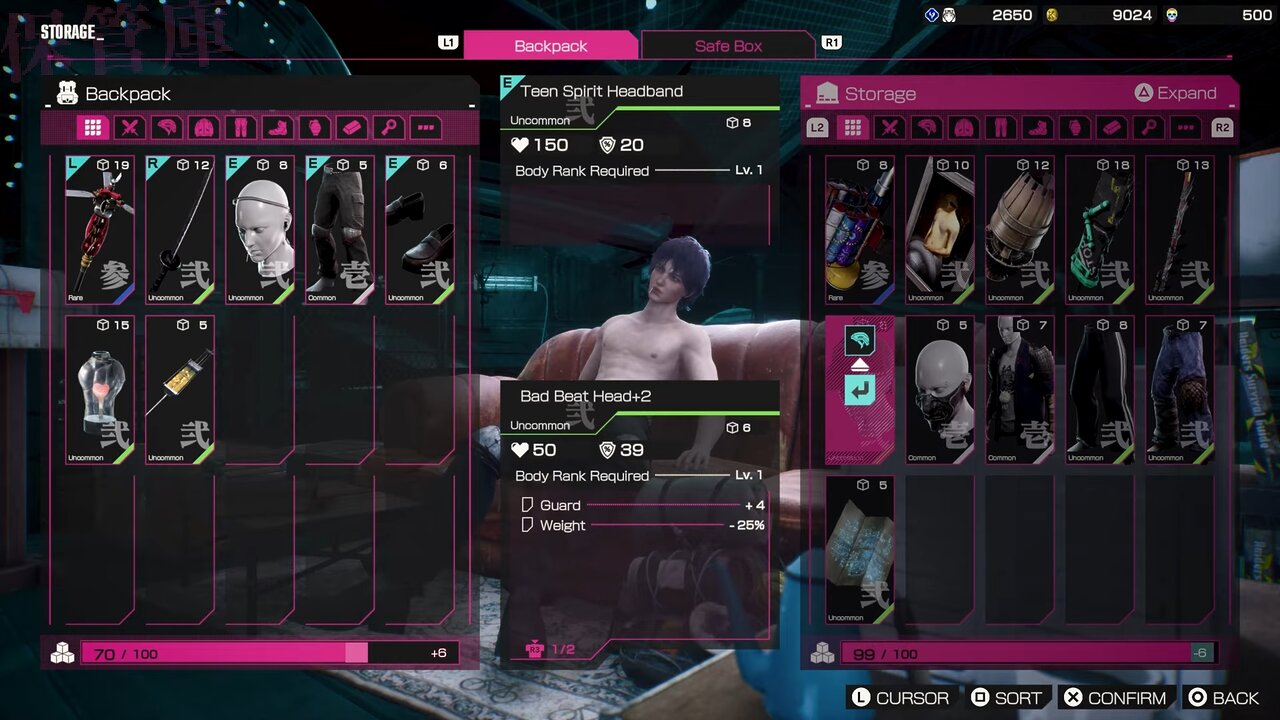Choose the black cargo pants backpack slot

click(340, 230)
